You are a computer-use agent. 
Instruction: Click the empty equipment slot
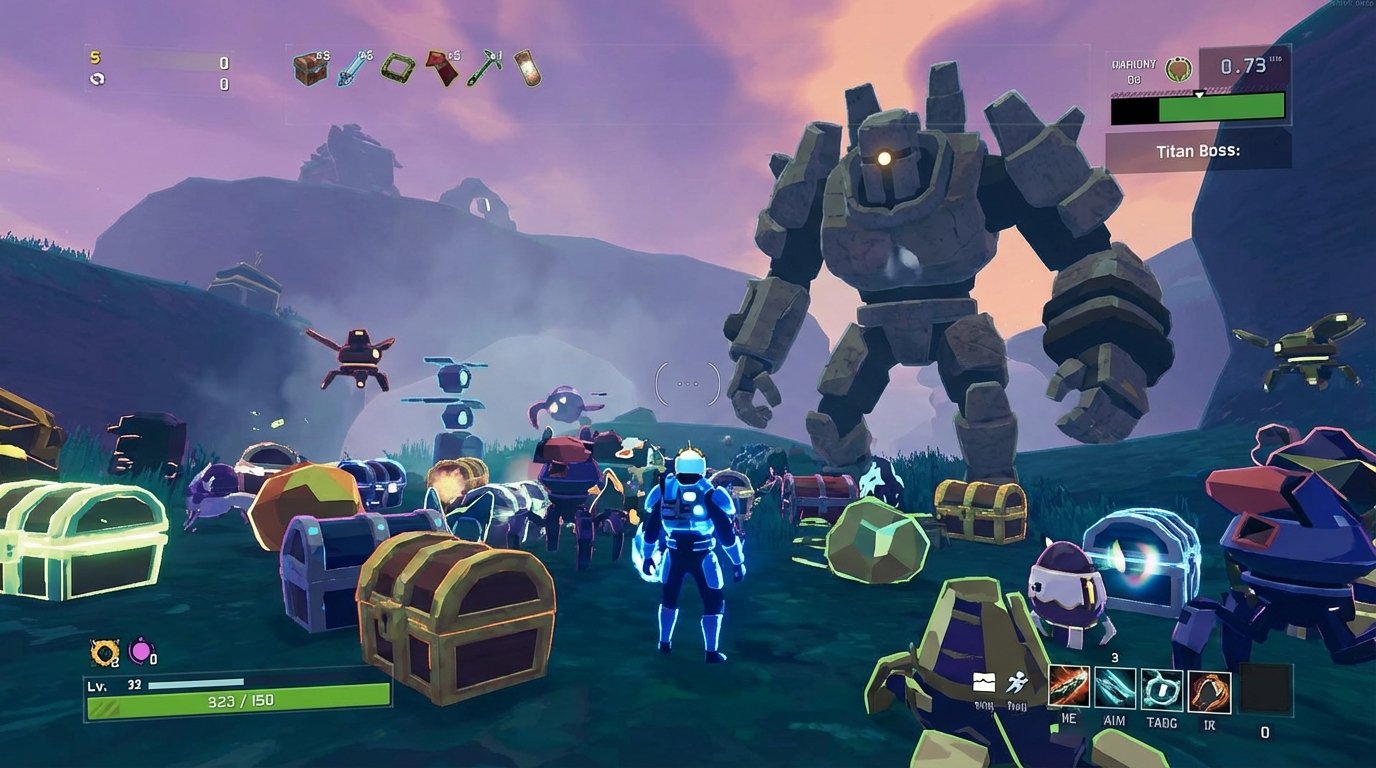coord(1265,689)
